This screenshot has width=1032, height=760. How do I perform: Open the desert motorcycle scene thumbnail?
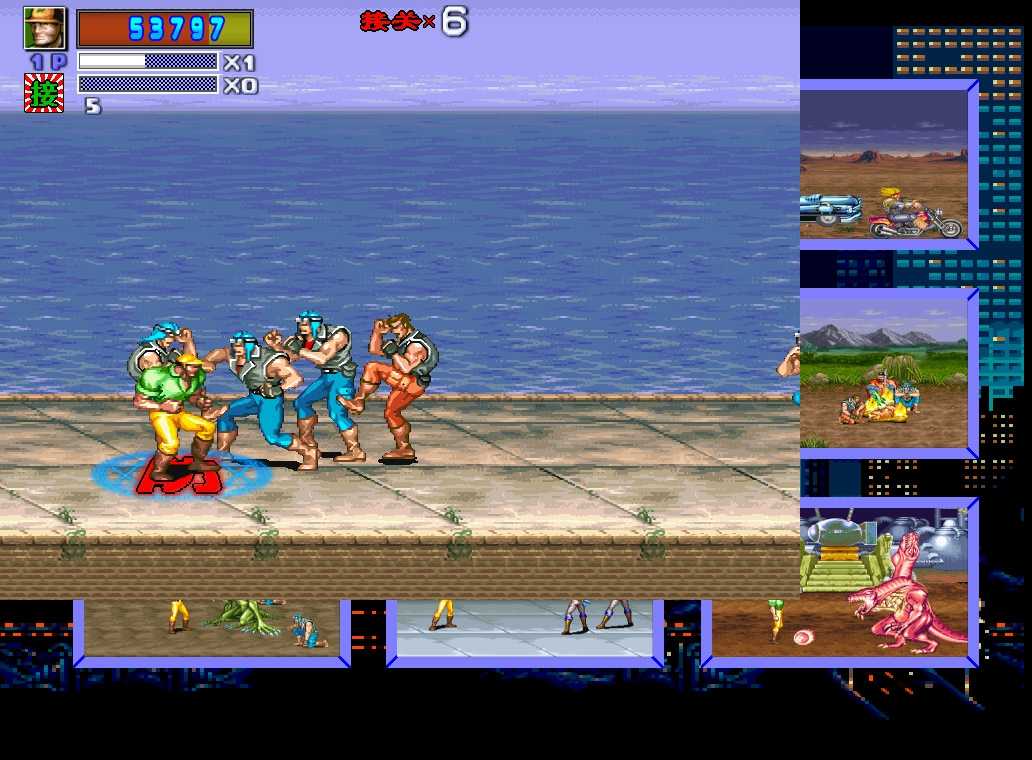[x=884, y=165]
